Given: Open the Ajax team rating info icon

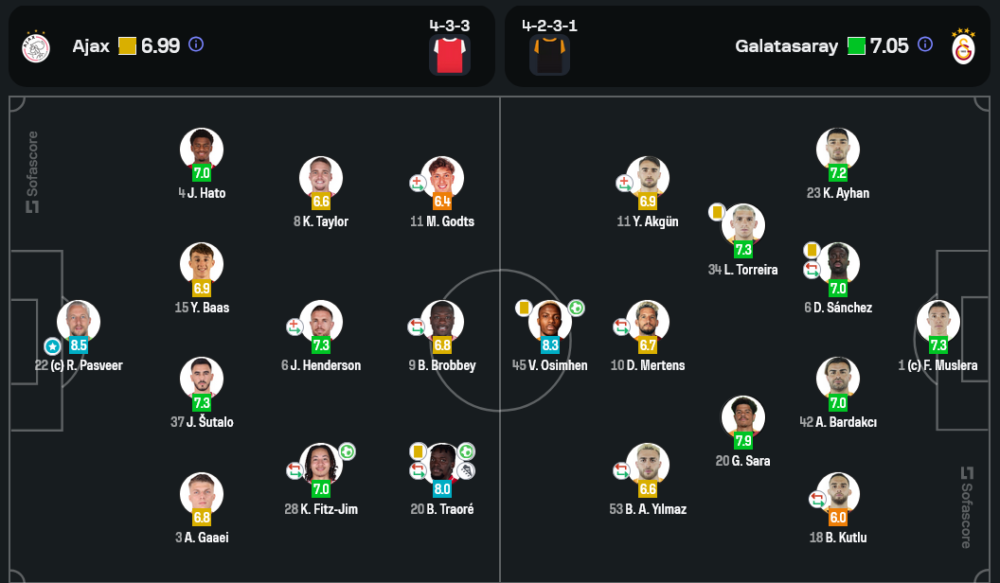Looking at the screenshot, I should (196, 45).
